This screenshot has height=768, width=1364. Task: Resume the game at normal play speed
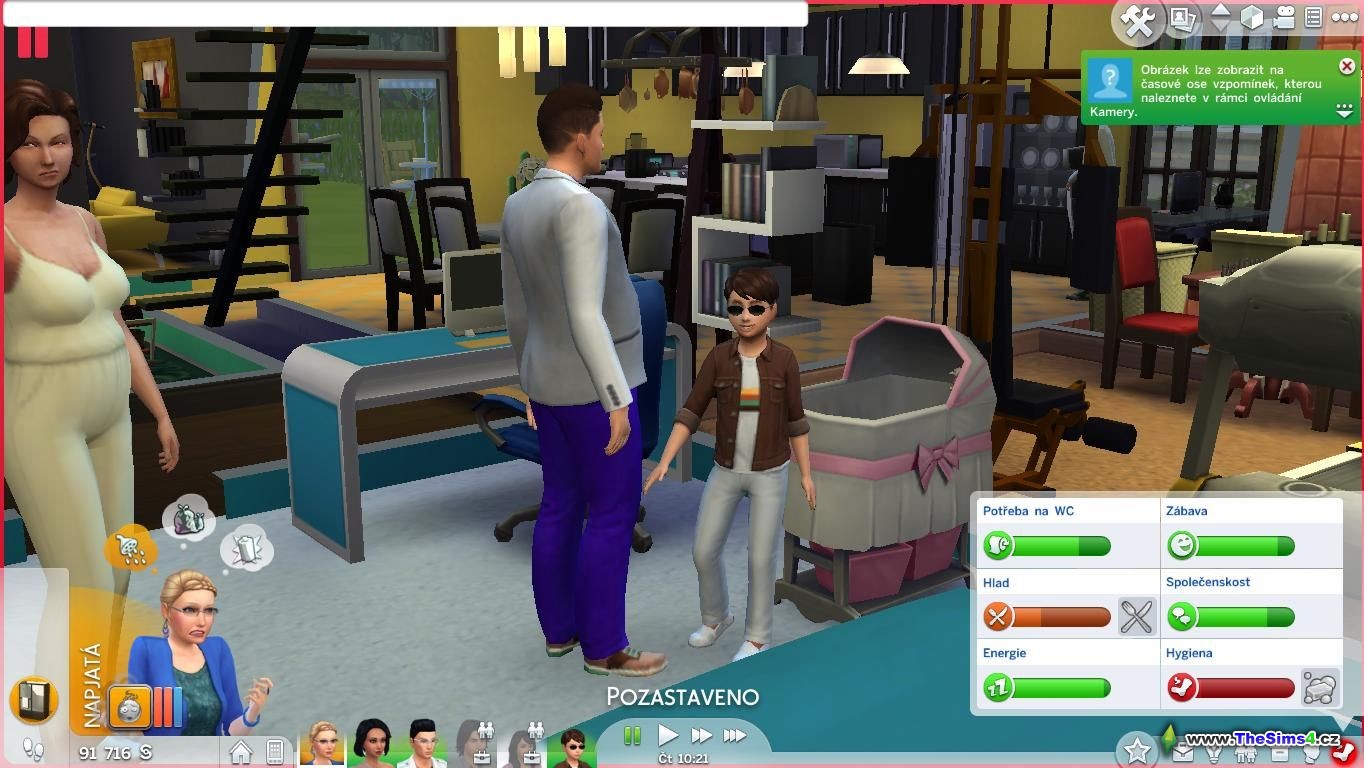click(667, 736)
